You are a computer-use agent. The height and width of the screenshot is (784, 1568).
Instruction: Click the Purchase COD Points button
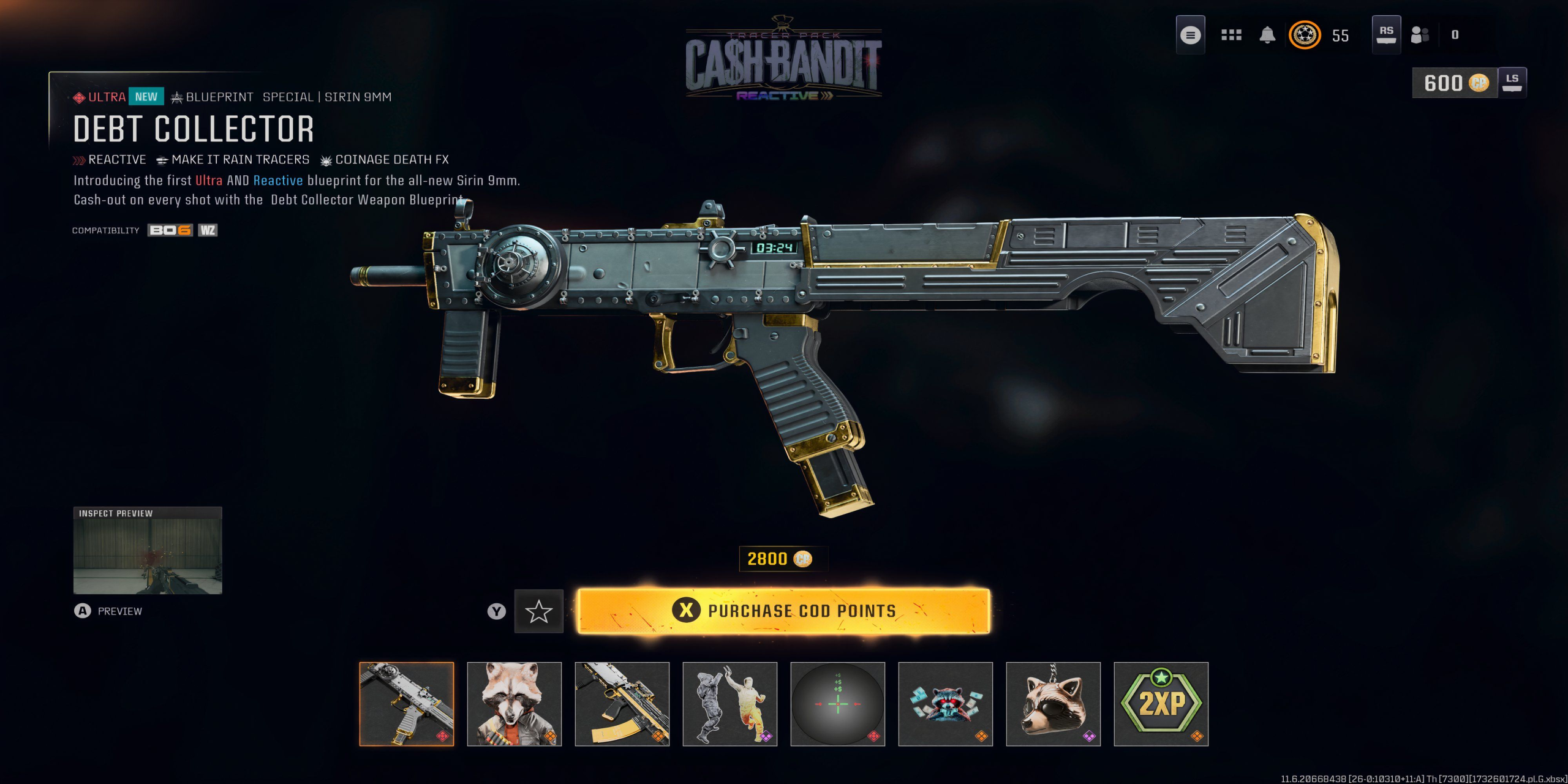[783, 611]
